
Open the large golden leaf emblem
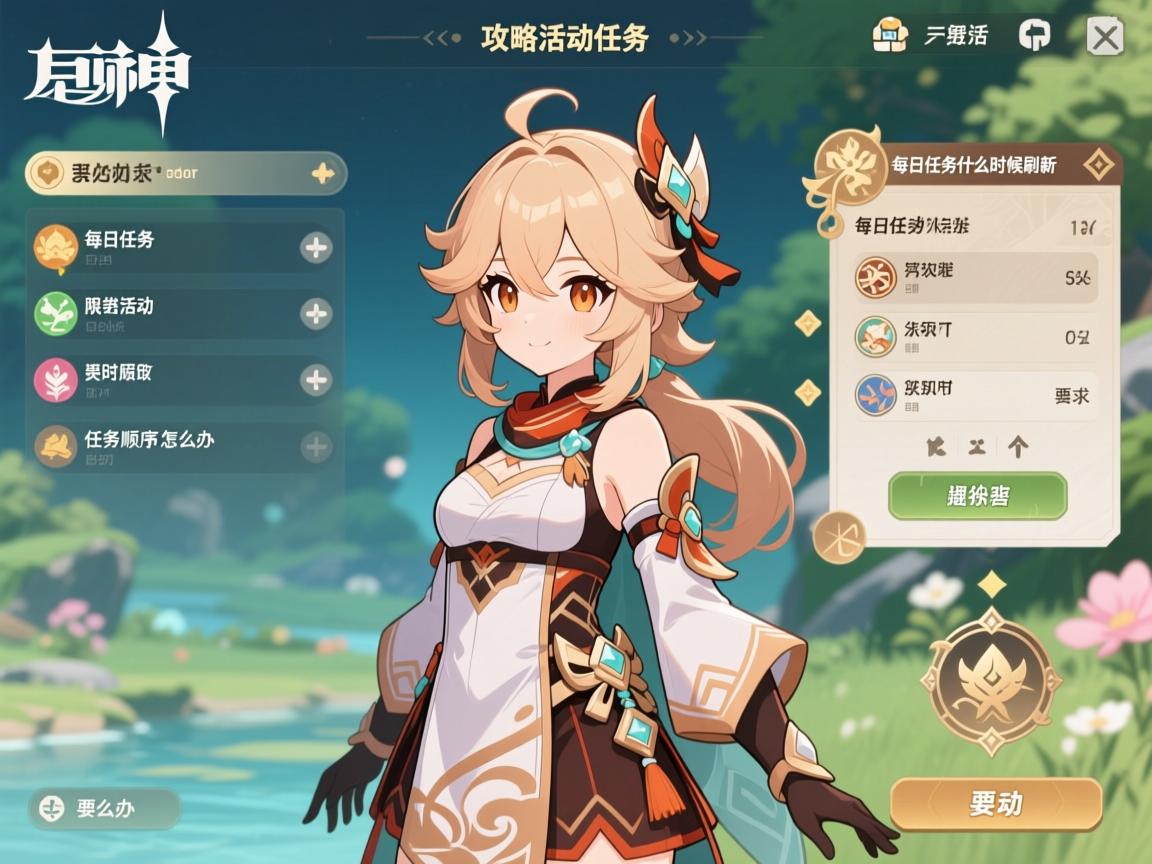pos(990,681)
